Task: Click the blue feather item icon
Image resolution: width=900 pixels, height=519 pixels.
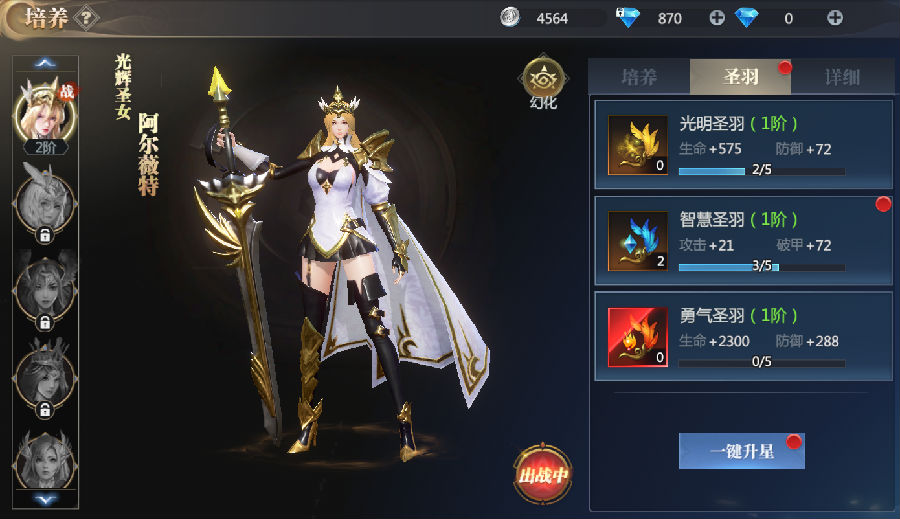Action: (637, 241)
